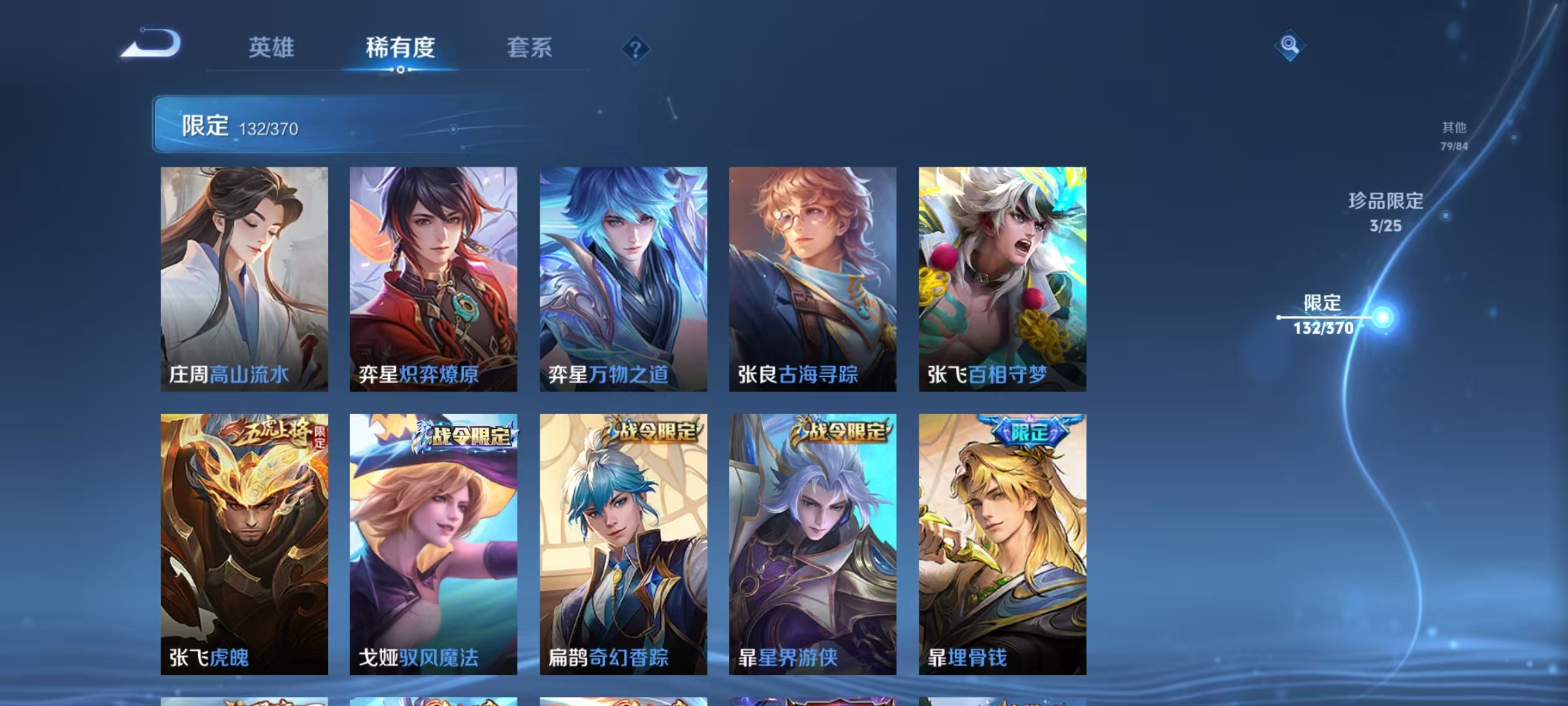Switch to the 套系 tab

coord(531,48)
